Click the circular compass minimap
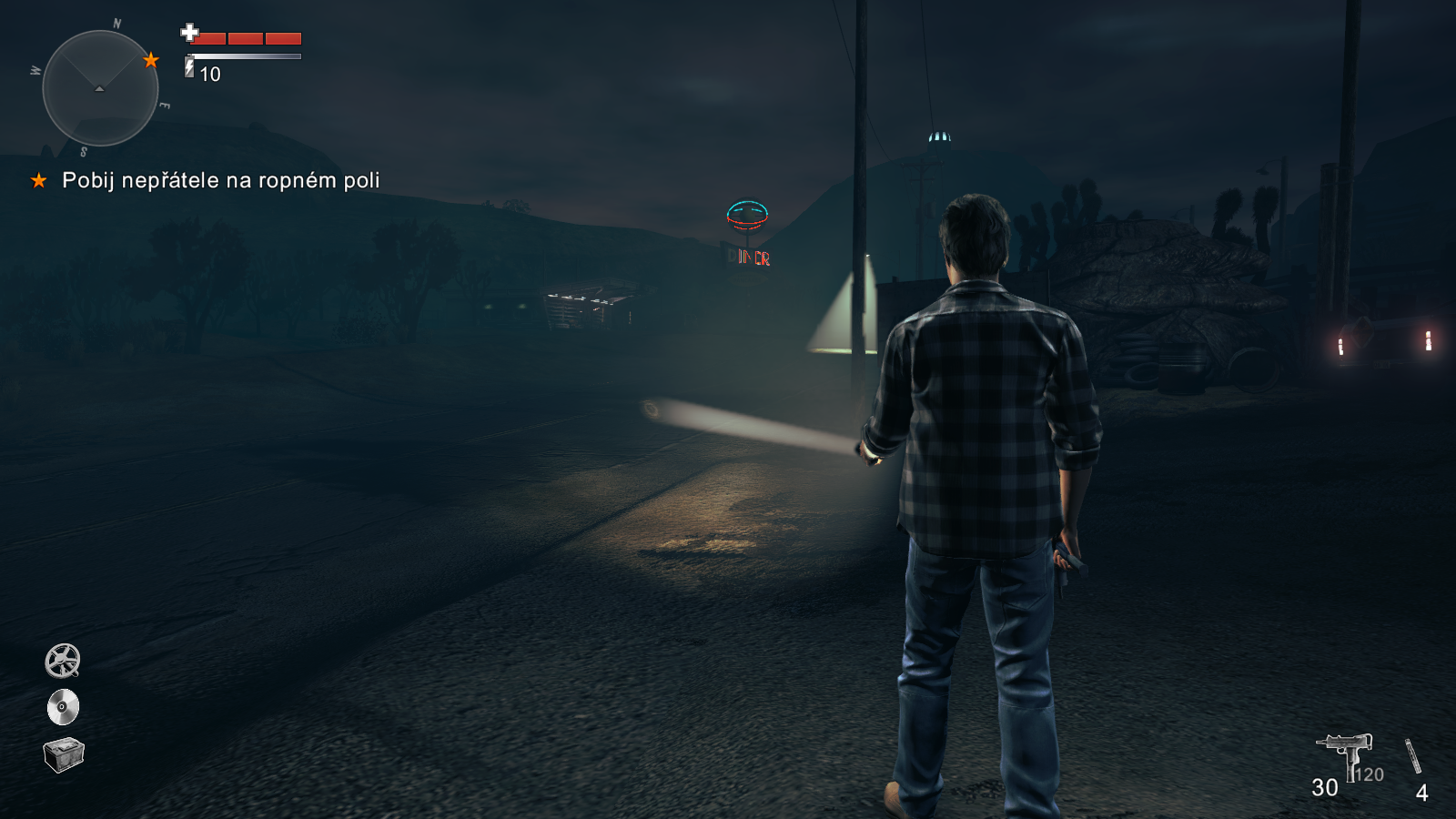This screenshot has height=819, width=1456. [100, 88]
